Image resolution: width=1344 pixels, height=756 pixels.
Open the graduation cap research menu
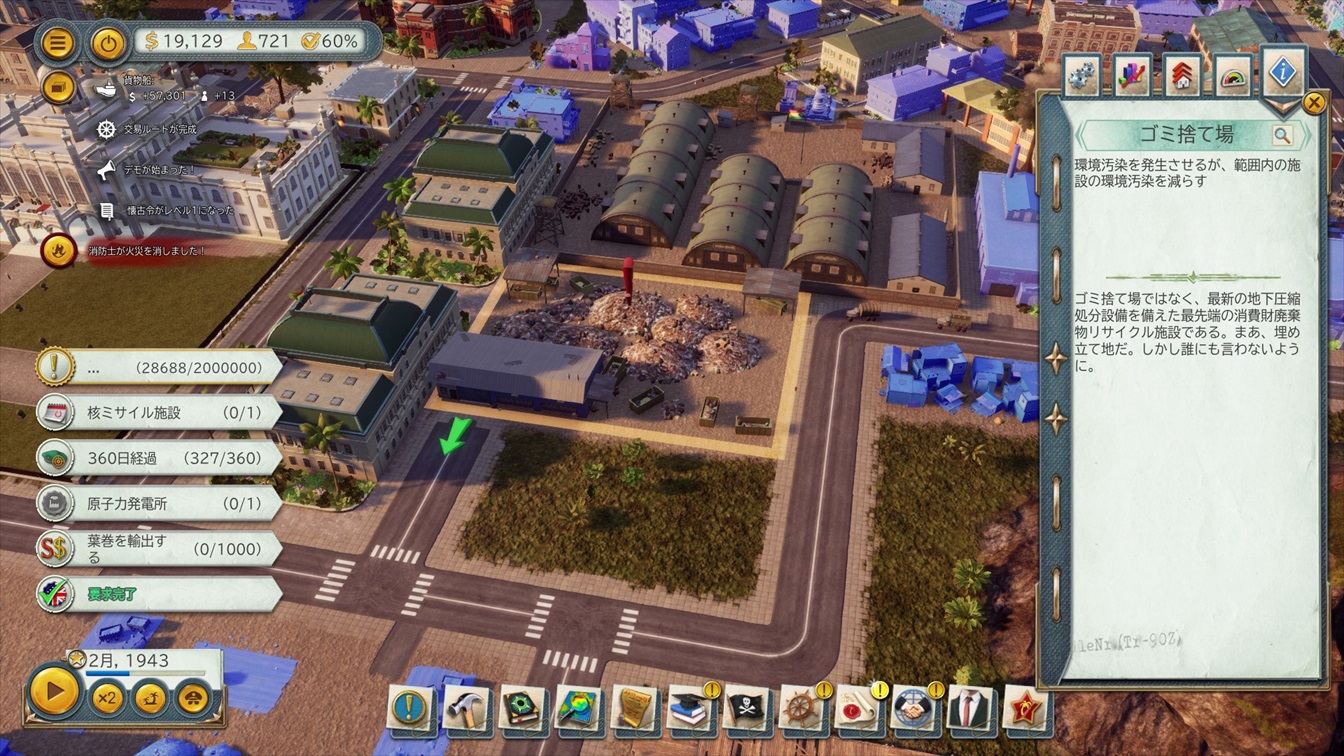point(690,708)
